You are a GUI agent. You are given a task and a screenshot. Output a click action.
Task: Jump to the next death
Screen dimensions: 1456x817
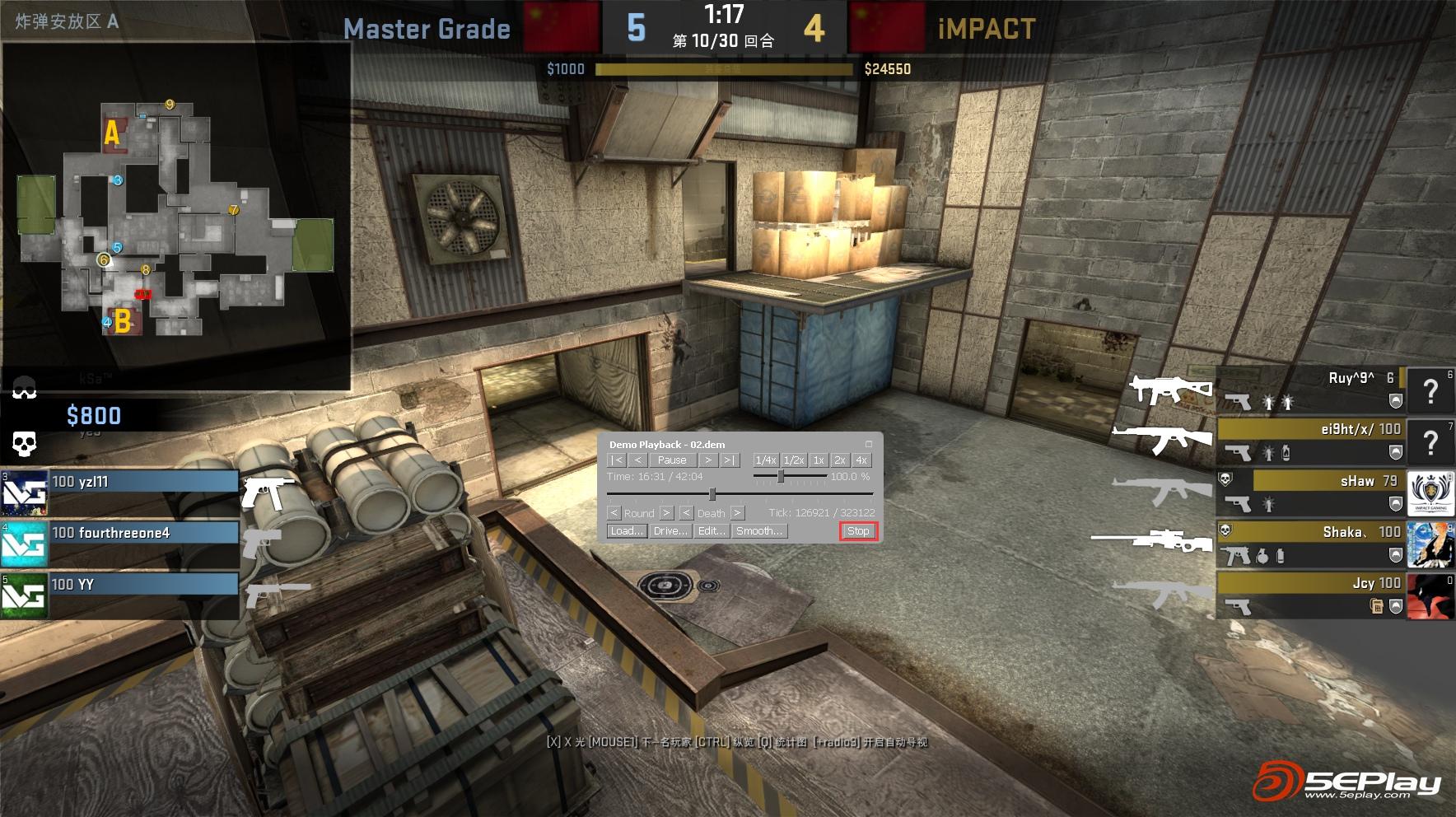(738, 513)
